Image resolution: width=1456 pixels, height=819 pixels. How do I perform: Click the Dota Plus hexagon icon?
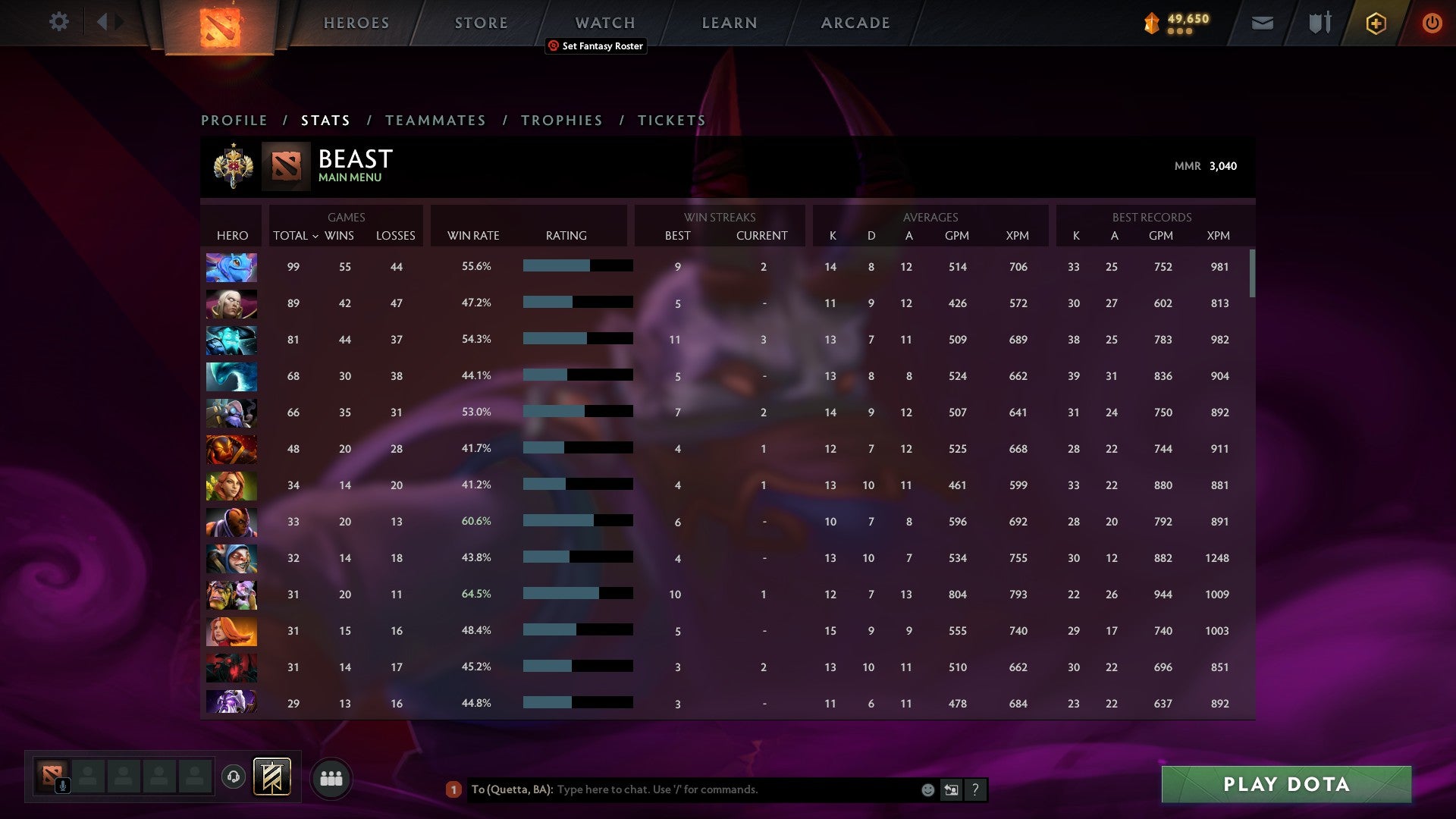1376,23
